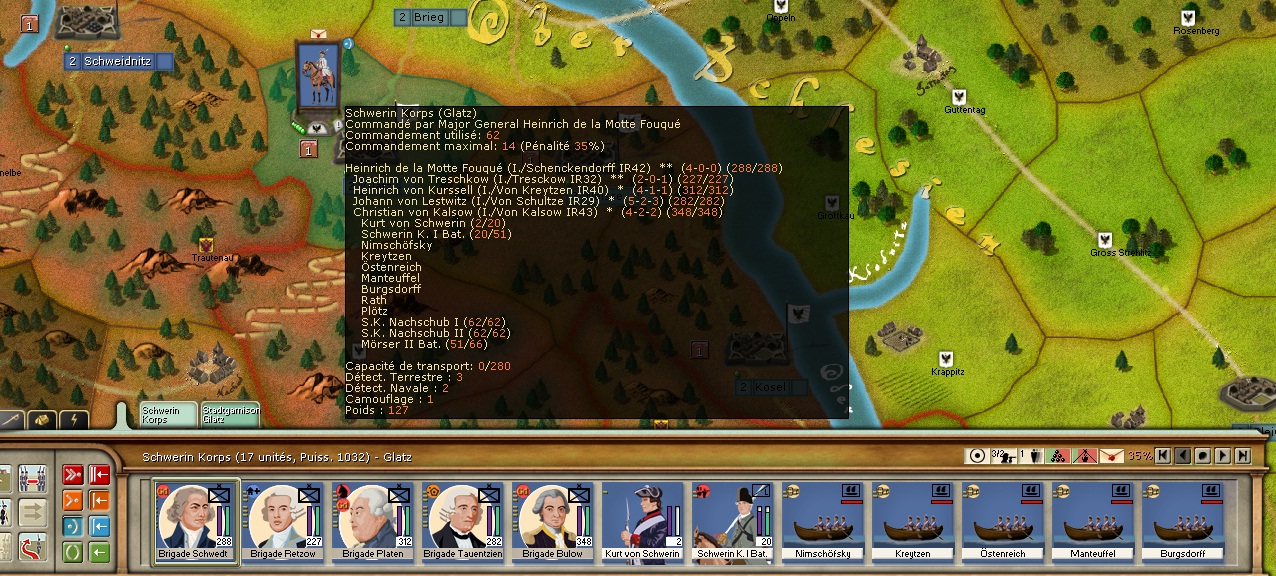Image resolution: width=1276 pixels, height=576 pixels.
Task: Switch to the Stadtgarnison Glatz tab
Action: (230, 415)
